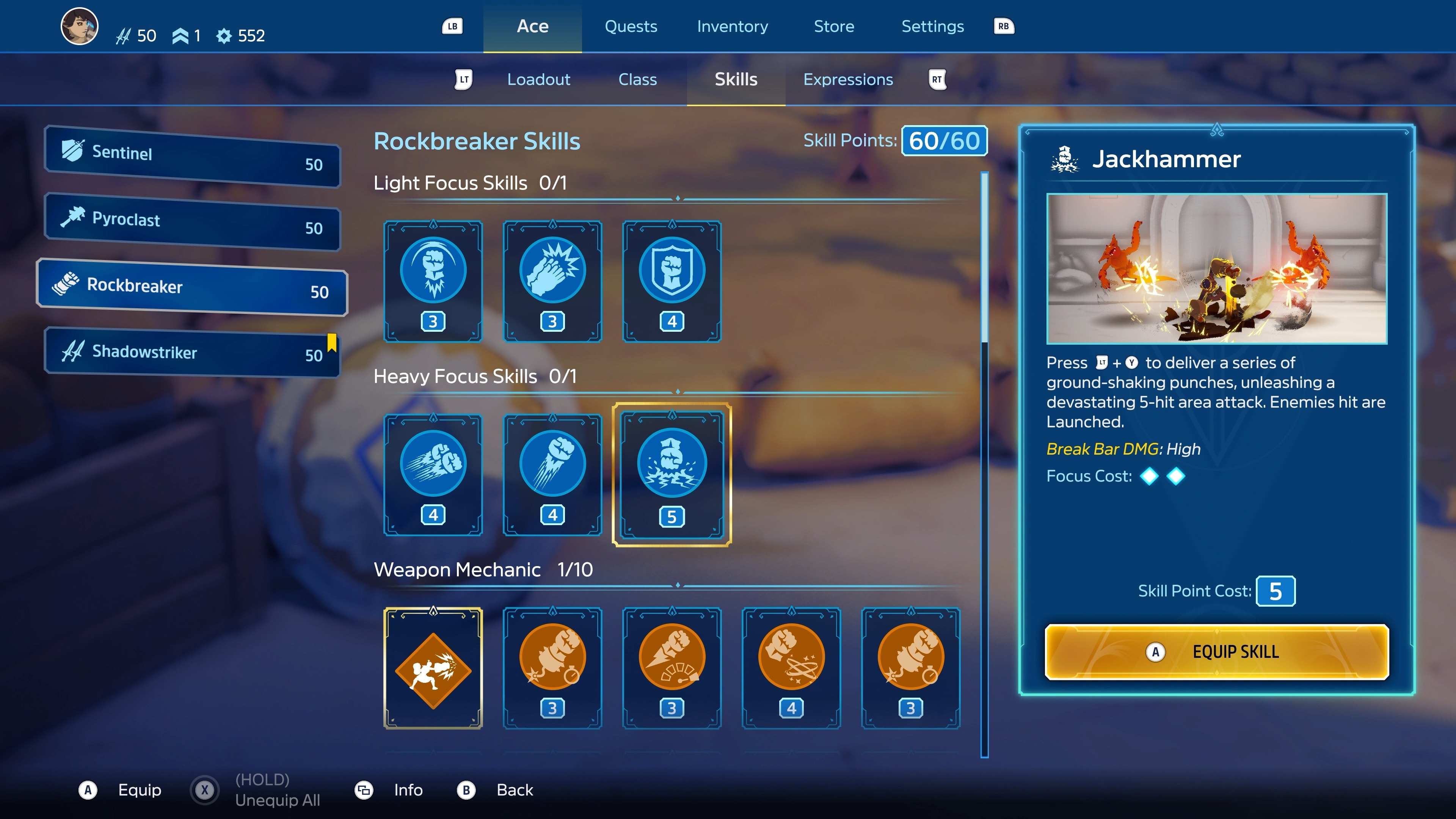
Task: Select the highlighted Jackhammer skill card
Action: click(672, 474)
